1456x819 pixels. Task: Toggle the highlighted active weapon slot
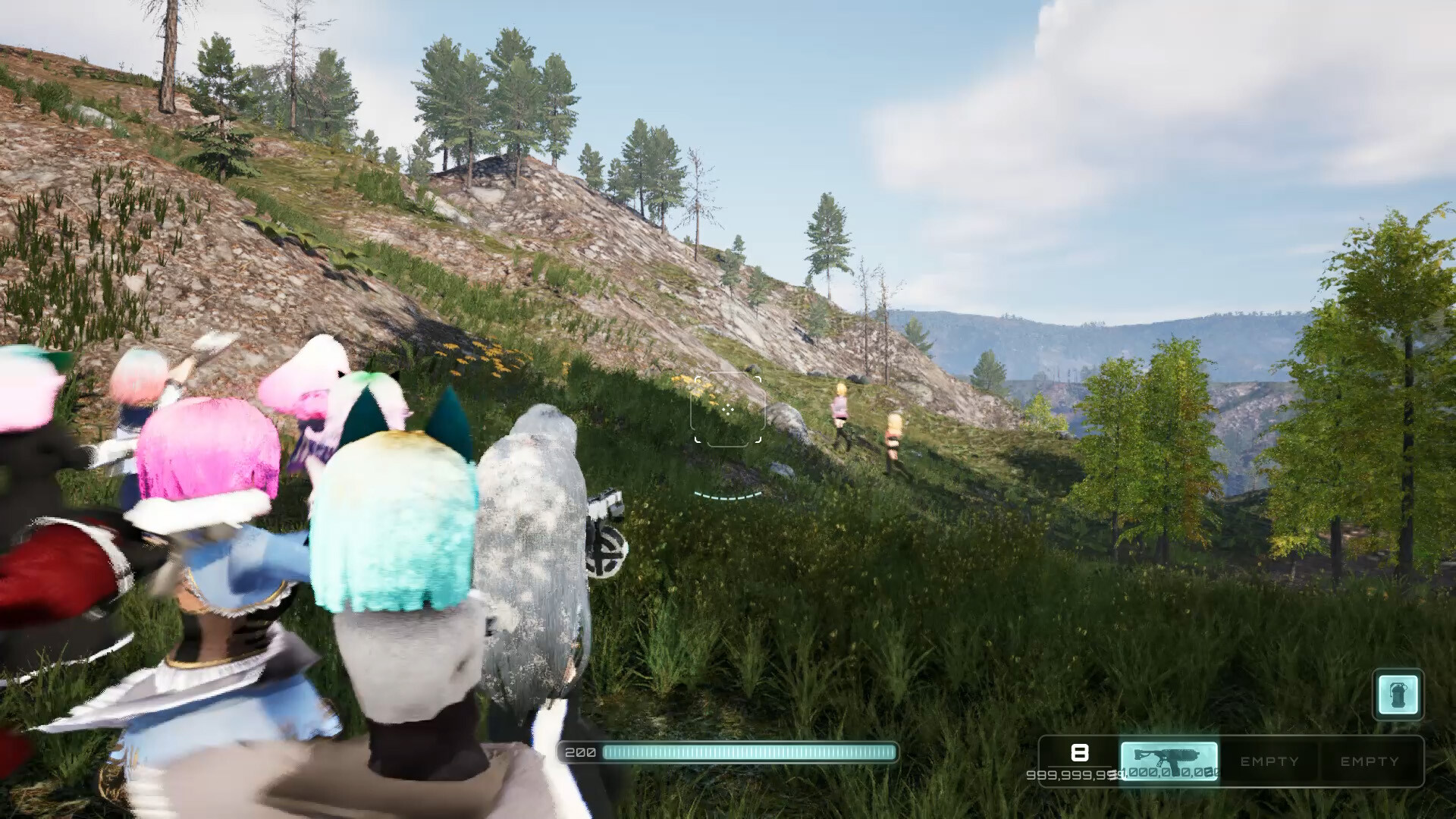(x=1169, y=762)
